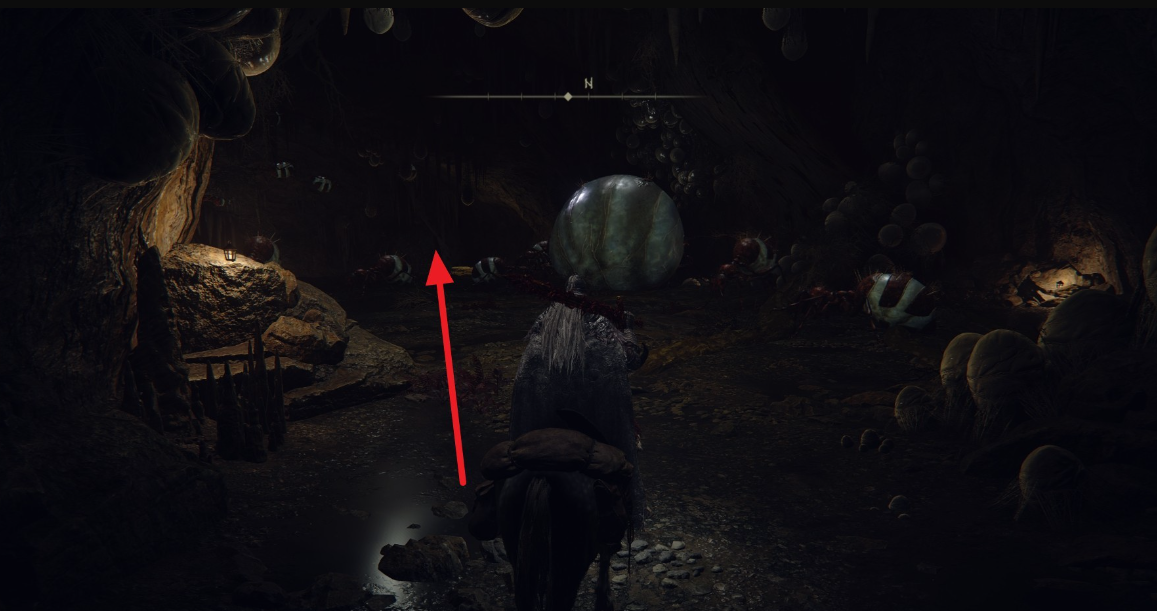Click the North marker on the compass bar
1157x611 pixels.
coord(588,84)
